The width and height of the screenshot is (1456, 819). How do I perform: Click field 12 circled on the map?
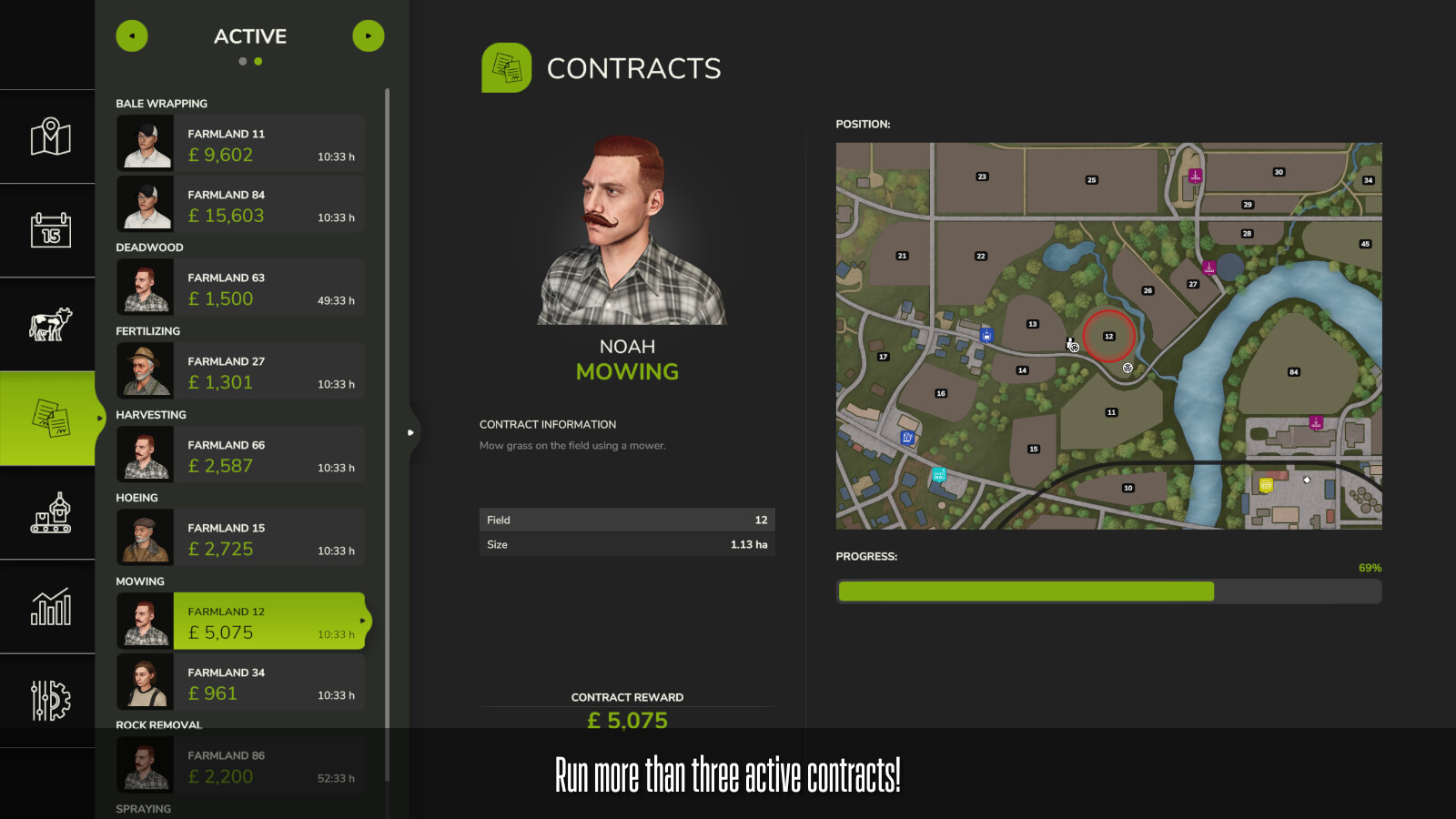(x=1109, y=337)
